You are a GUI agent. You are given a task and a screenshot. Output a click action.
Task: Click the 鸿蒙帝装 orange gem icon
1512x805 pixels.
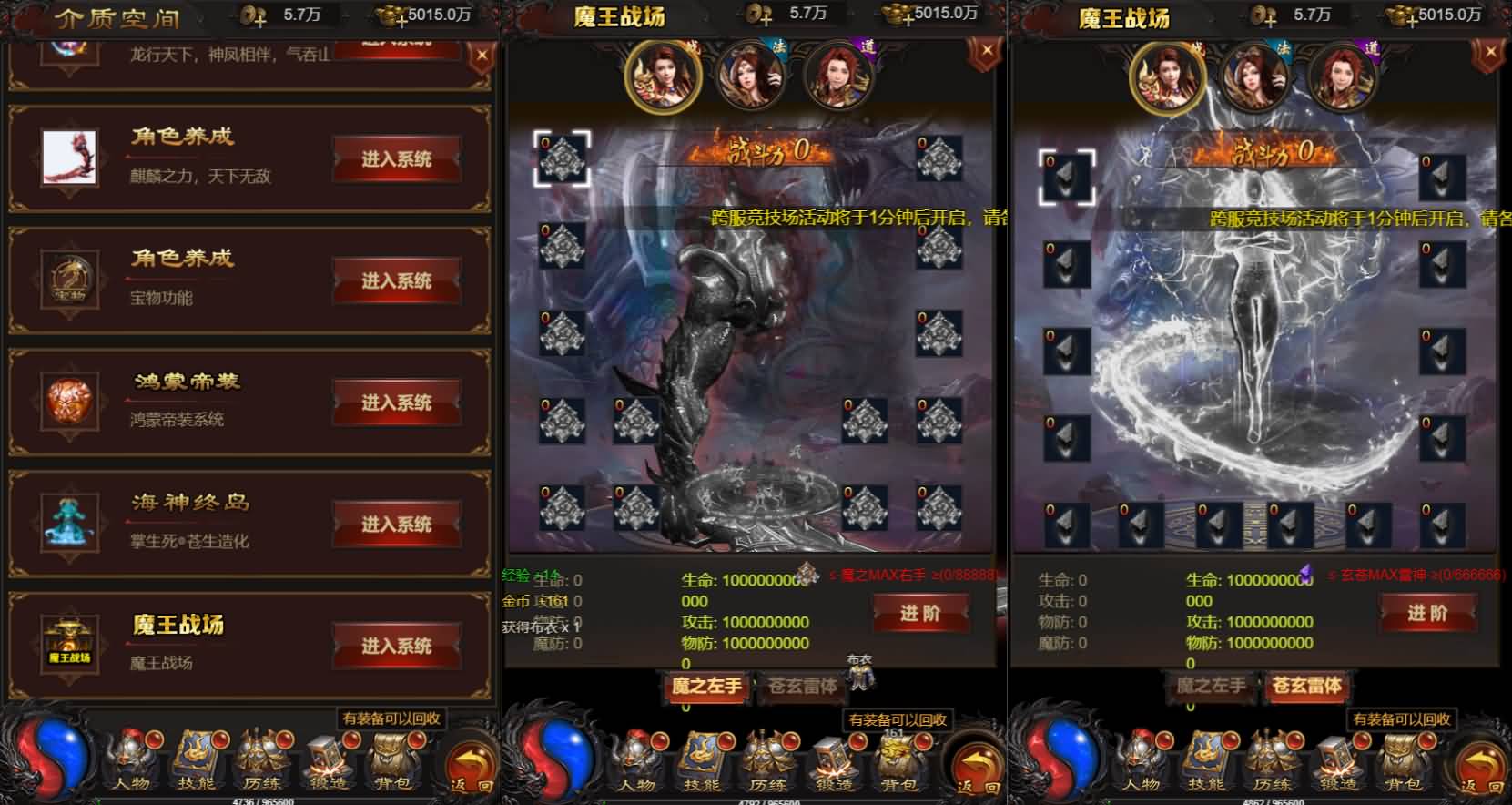(x=67, y=401)
